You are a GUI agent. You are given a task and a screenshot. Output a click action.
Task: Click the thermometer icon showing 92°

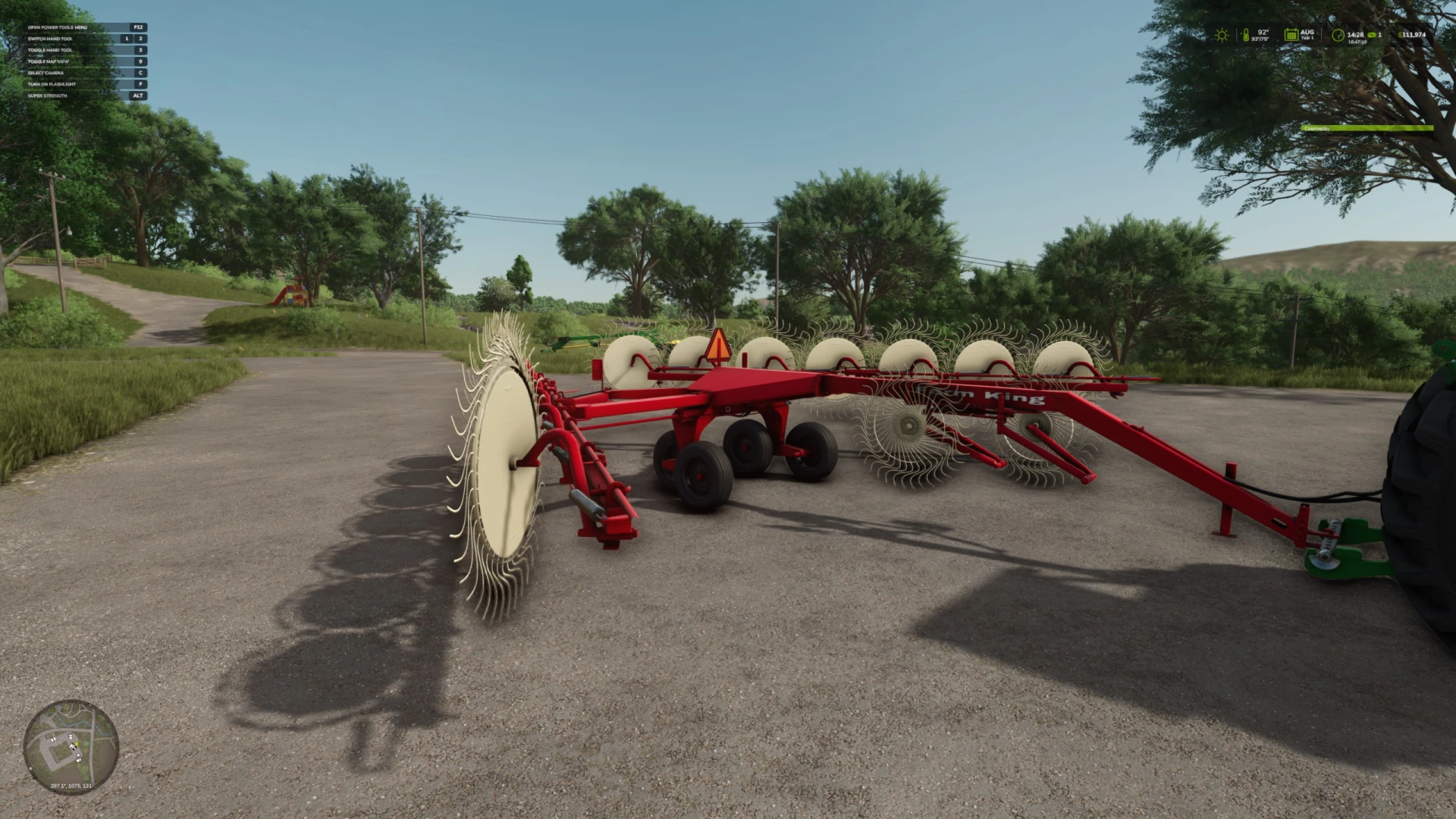1246,34
